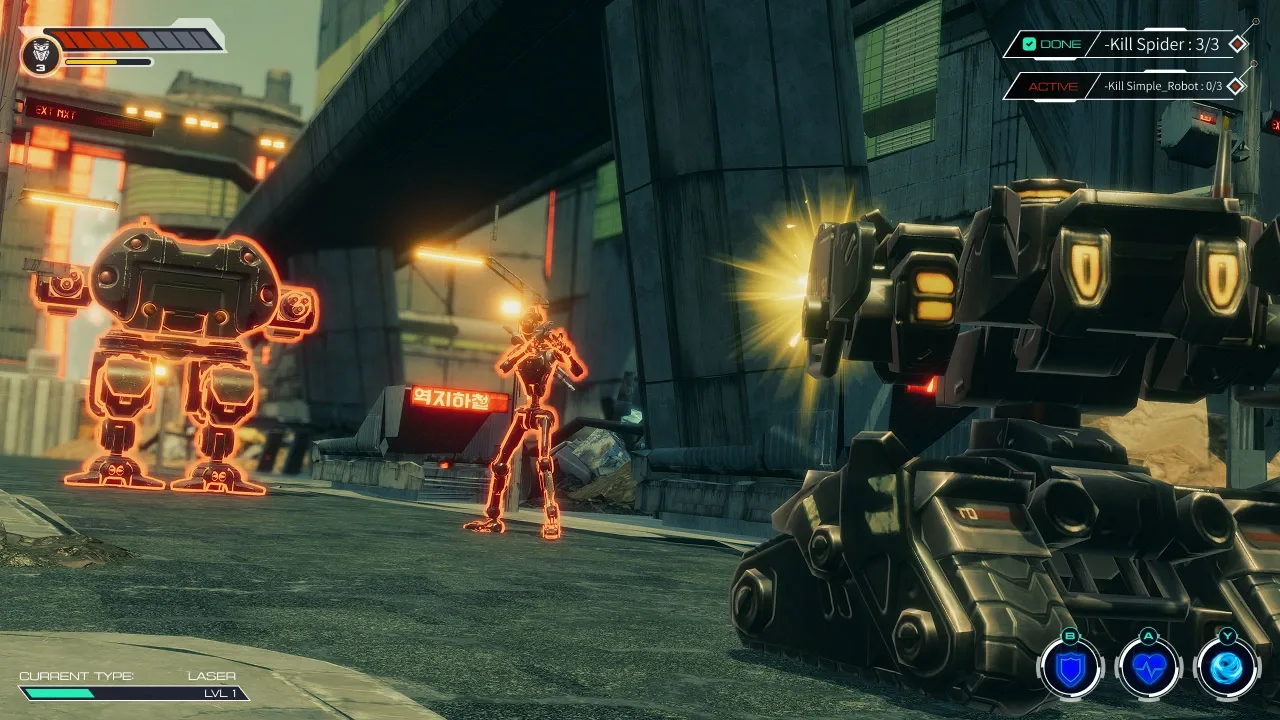Use the heartbeat heal ability
The width and height of the screenshot is (1280, 720).
click(x=1149, y=668)
